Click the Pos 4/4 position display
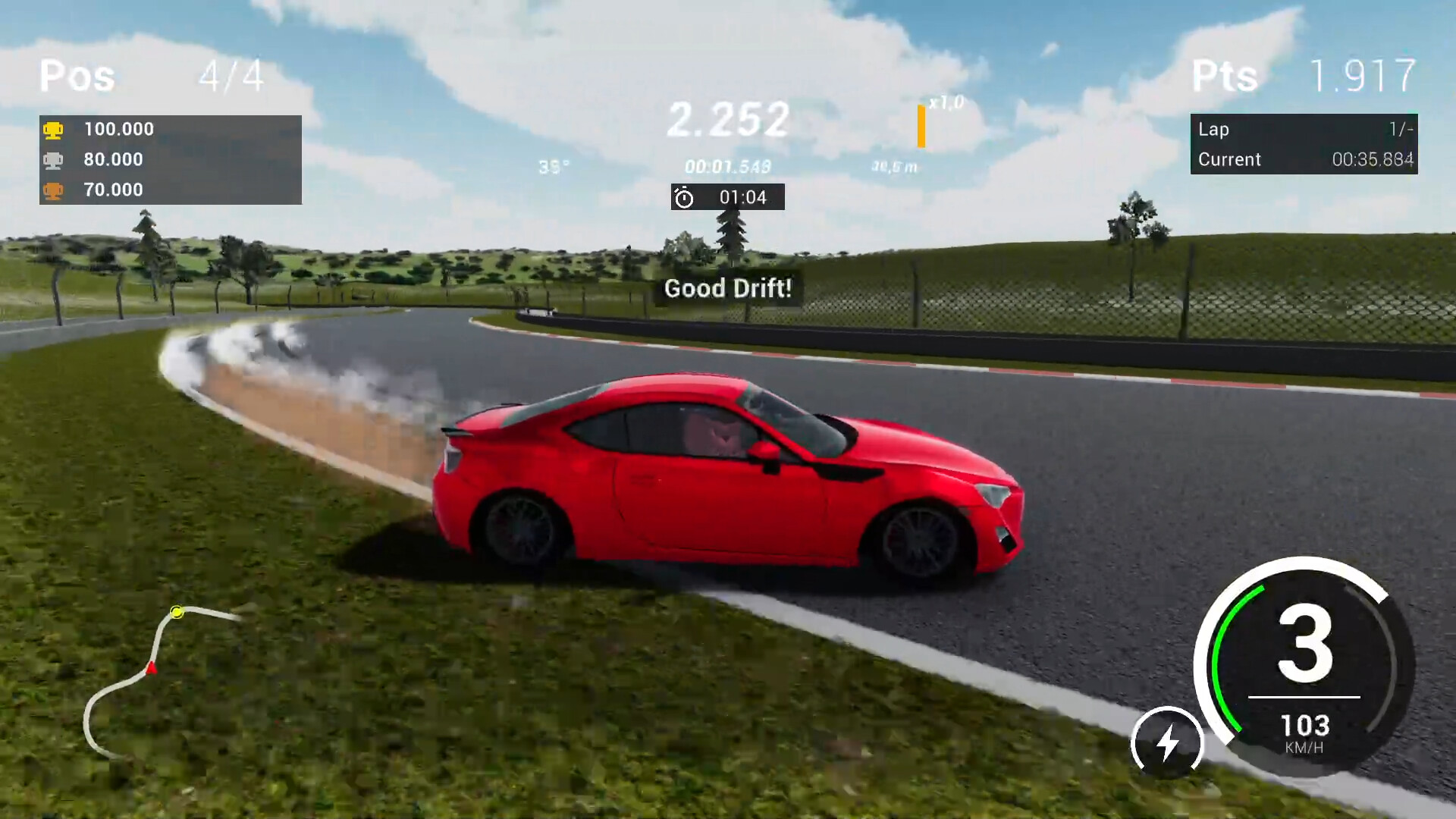 pos(148,76)
